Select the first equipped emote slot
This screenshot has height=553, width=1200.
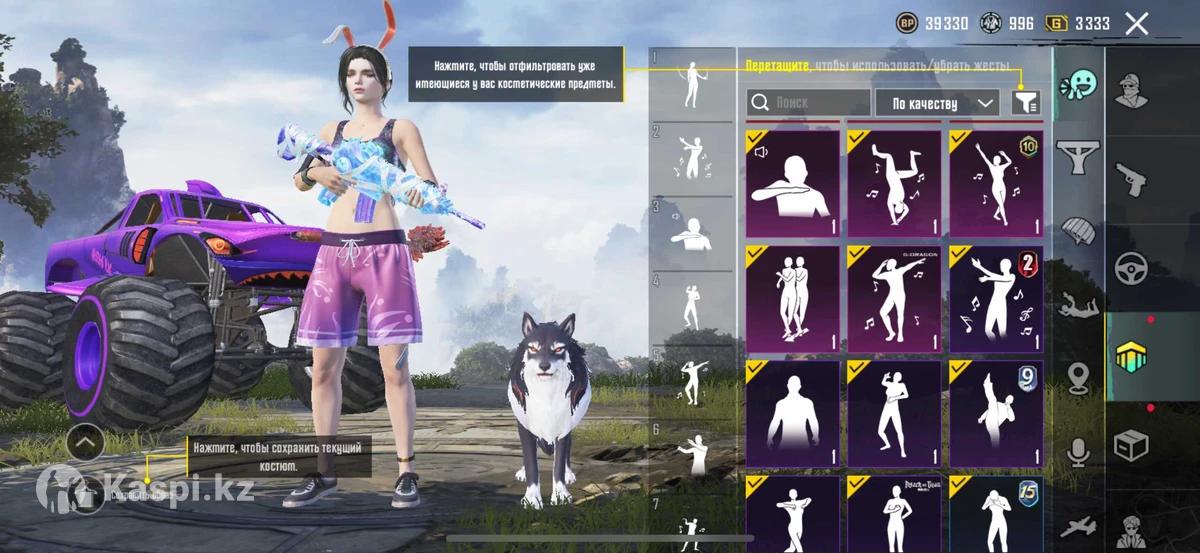(692, 85)
